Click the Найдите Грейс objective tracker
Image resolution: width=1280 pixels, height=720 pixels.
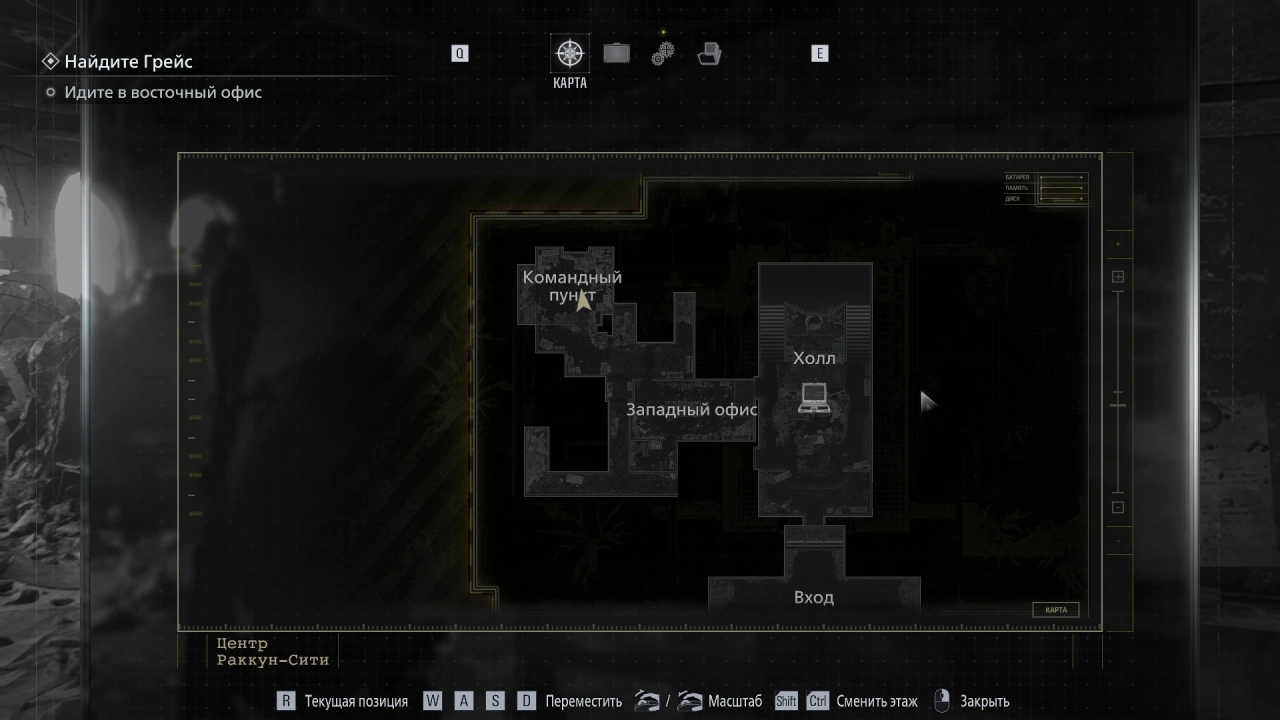pyautogui.click(x=128, y=62)
